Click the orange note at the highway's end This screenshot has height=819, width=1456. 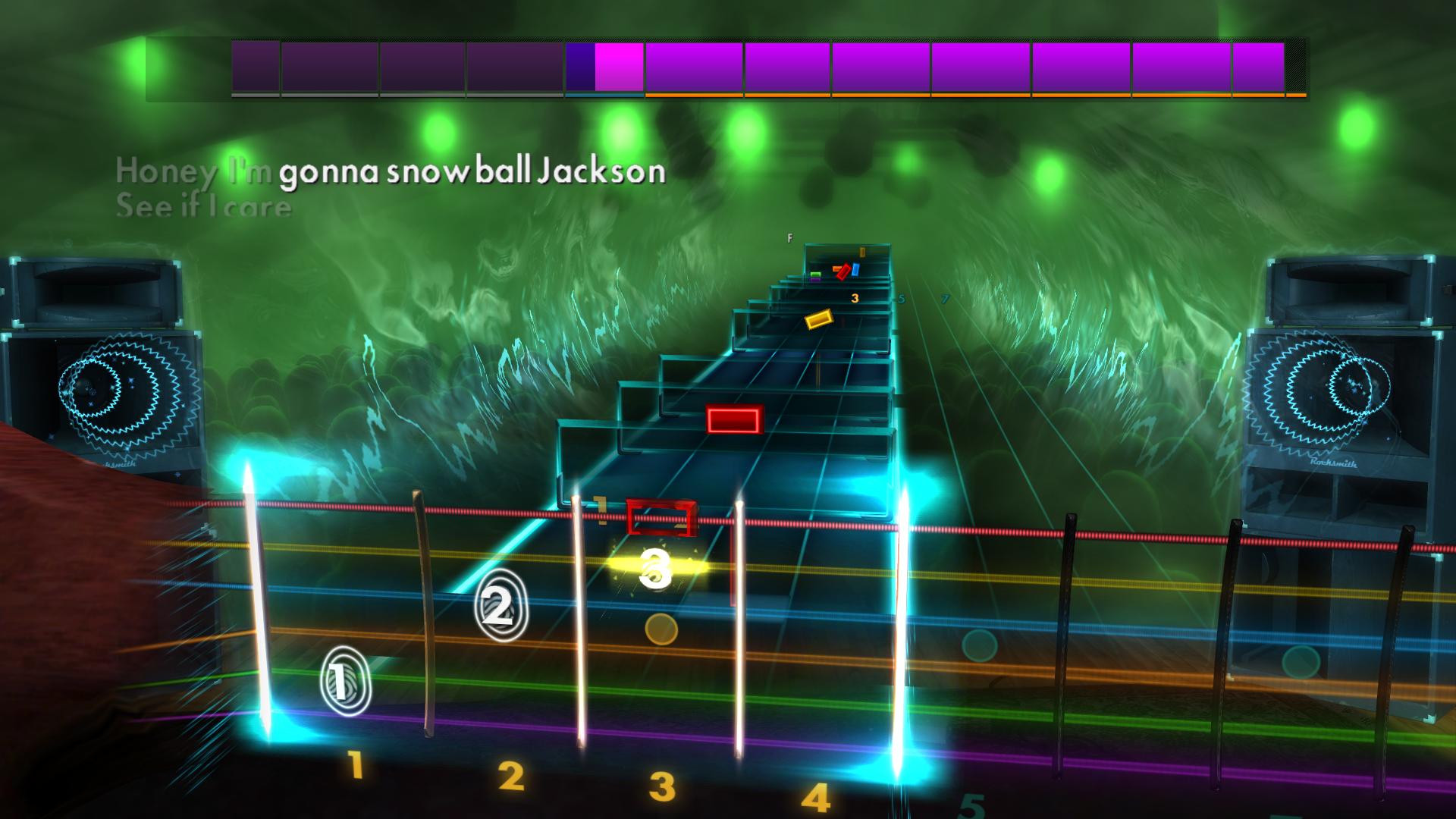836,268
